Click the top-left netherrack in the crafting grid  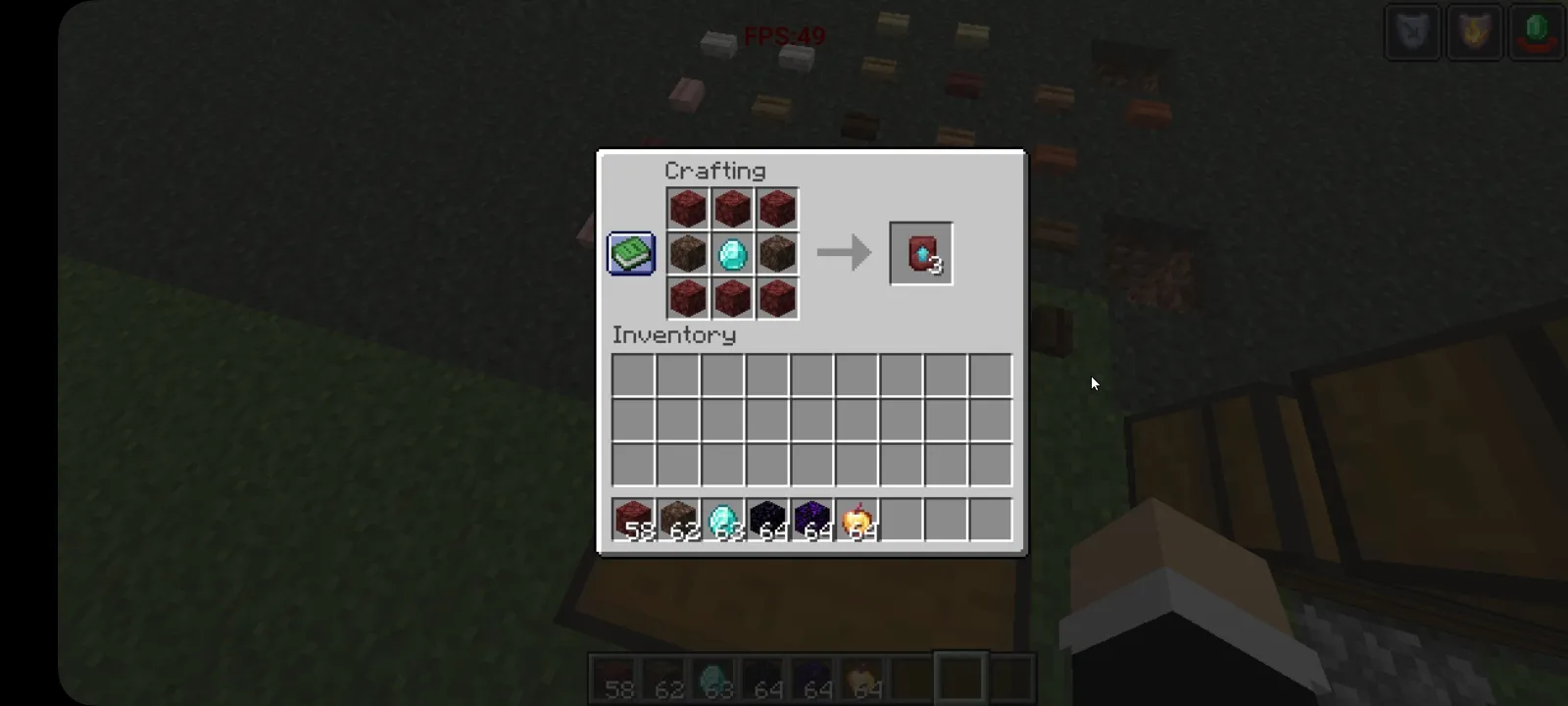point(686,208)
